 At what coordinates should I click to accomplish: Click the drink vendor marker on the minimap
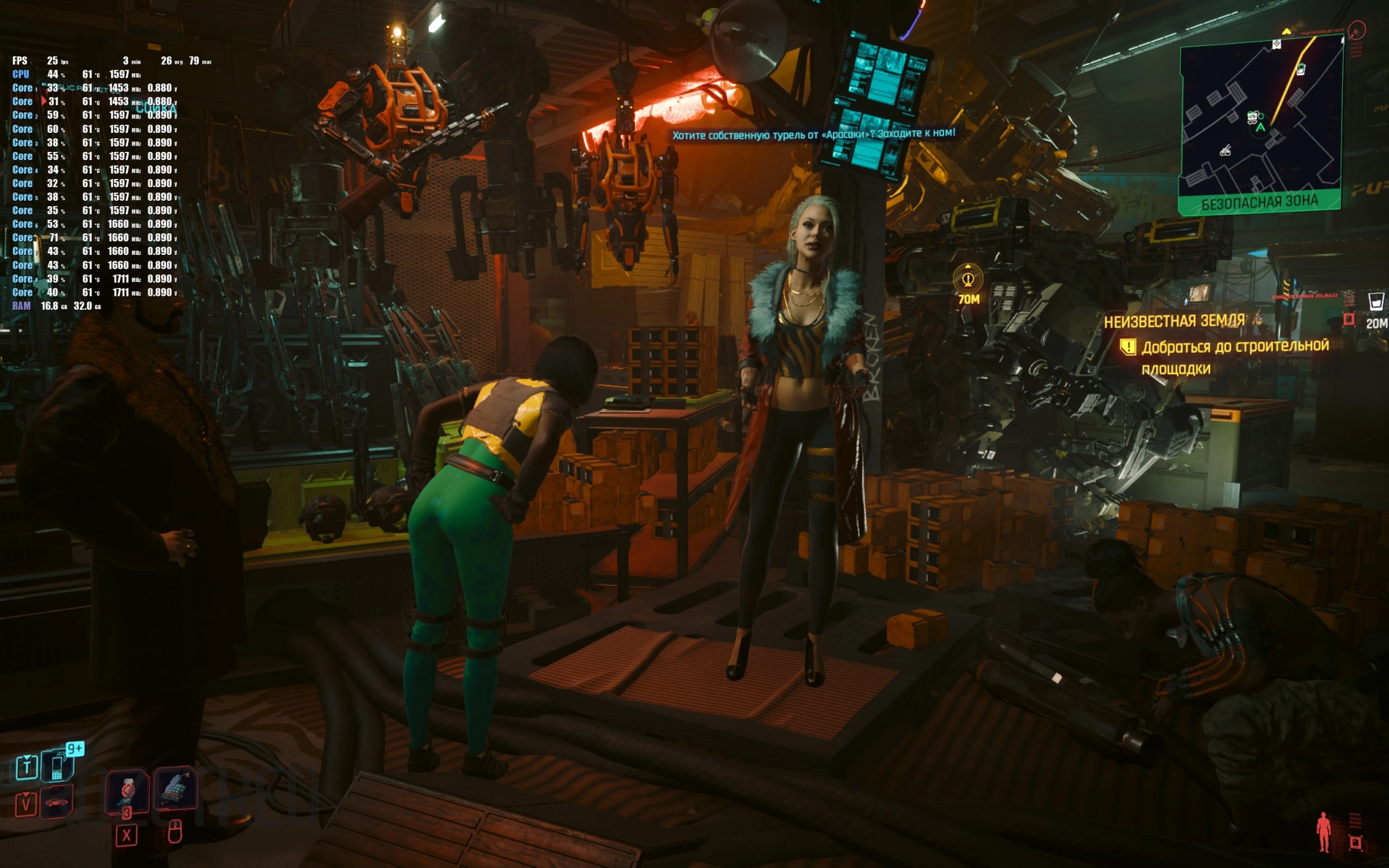(x=1300, y=69)
